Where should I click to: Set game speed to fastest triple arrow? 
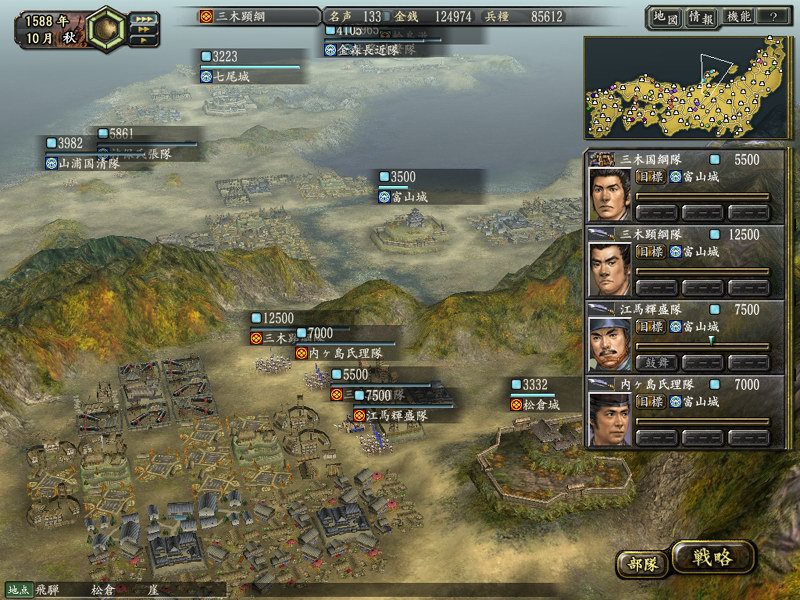(144, 18)
